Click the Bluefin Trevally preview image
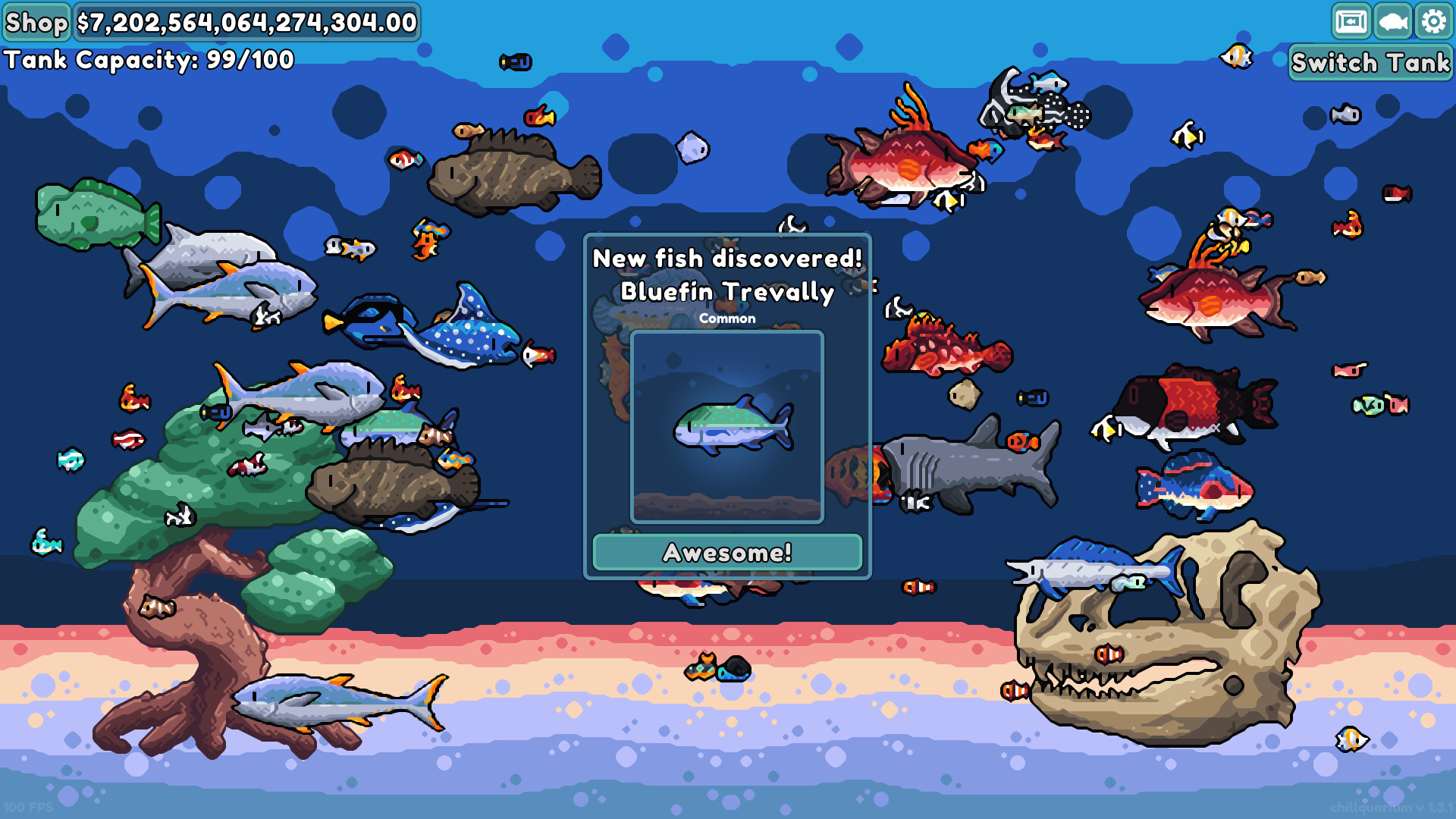Screen dimensions: 1456x819 pos(726,427)
